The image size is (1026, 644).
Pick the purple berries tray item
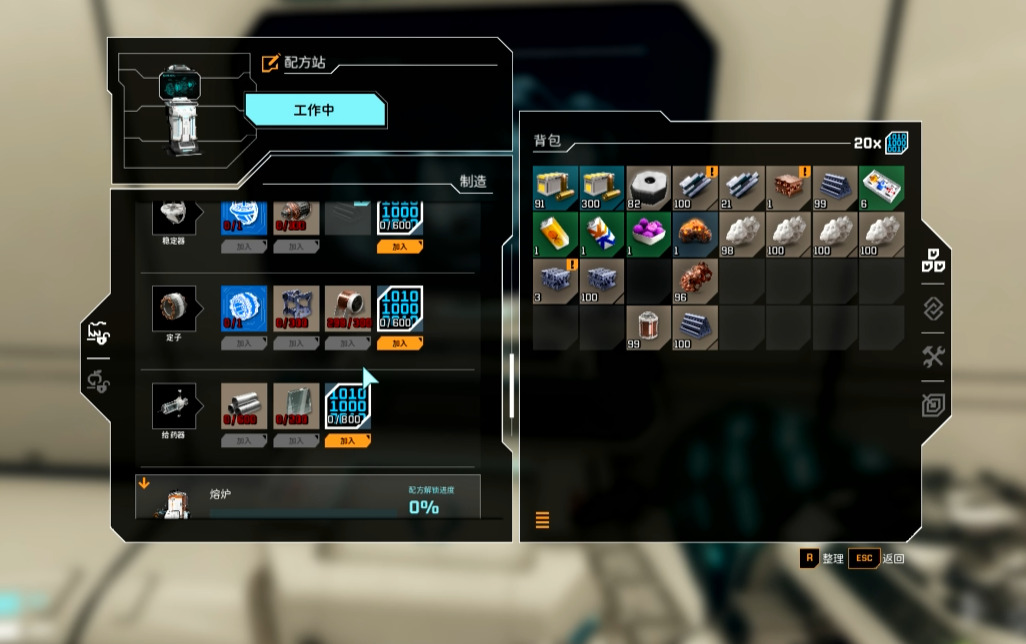click(x=649, y=234)
